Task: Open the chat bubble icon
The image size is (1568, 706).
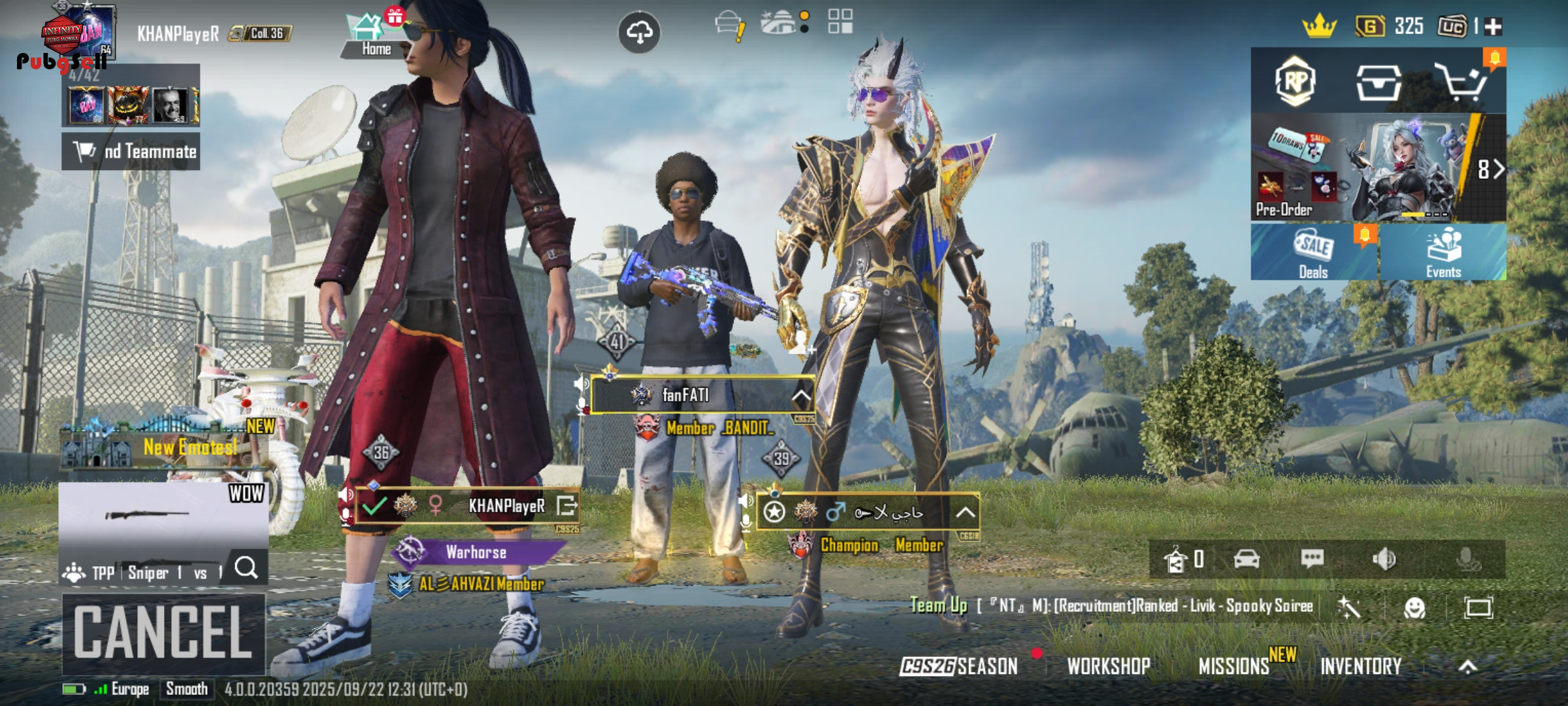Action: click(x=1312, y=559)
